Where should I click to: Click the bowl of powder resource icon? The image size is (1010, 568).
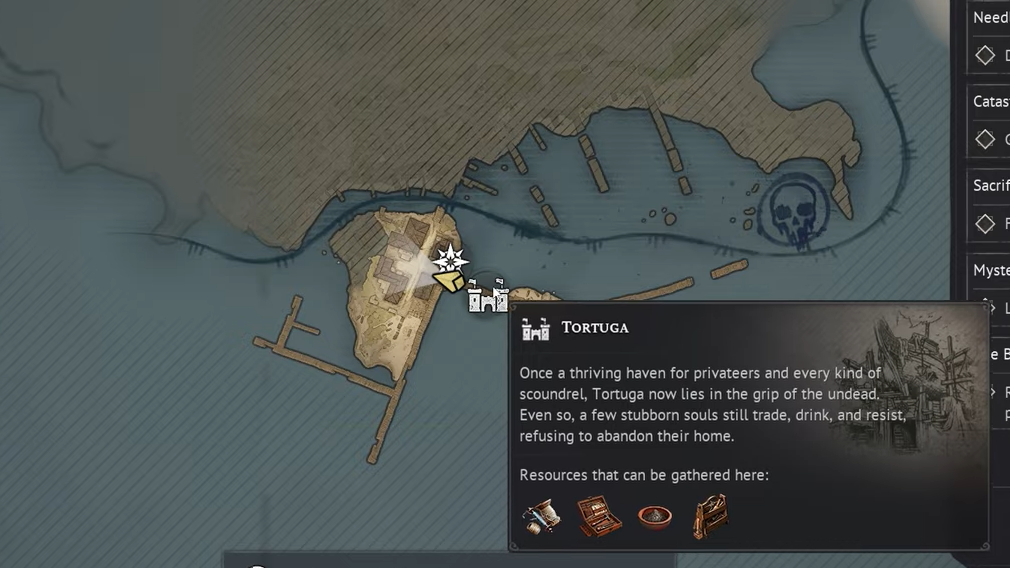click(655, 517)
